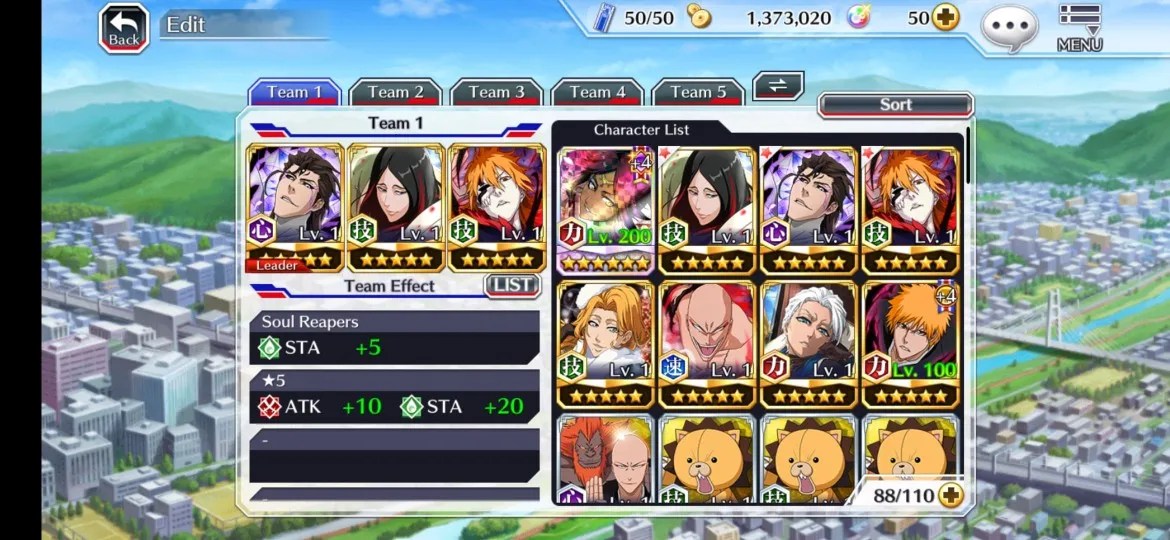
Task: Select the Team 1 tab
Action: 294,92
